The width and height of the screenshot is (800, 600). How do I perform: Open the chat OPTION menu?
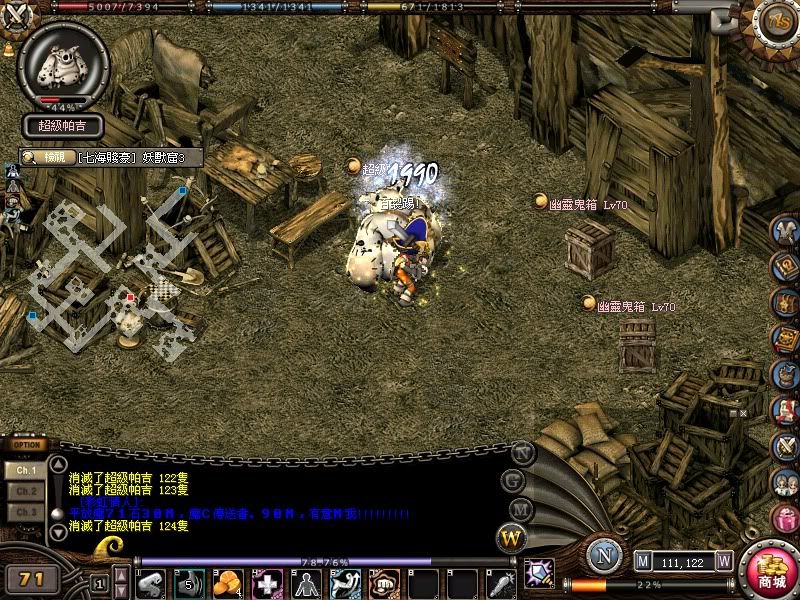pos(27,445)
